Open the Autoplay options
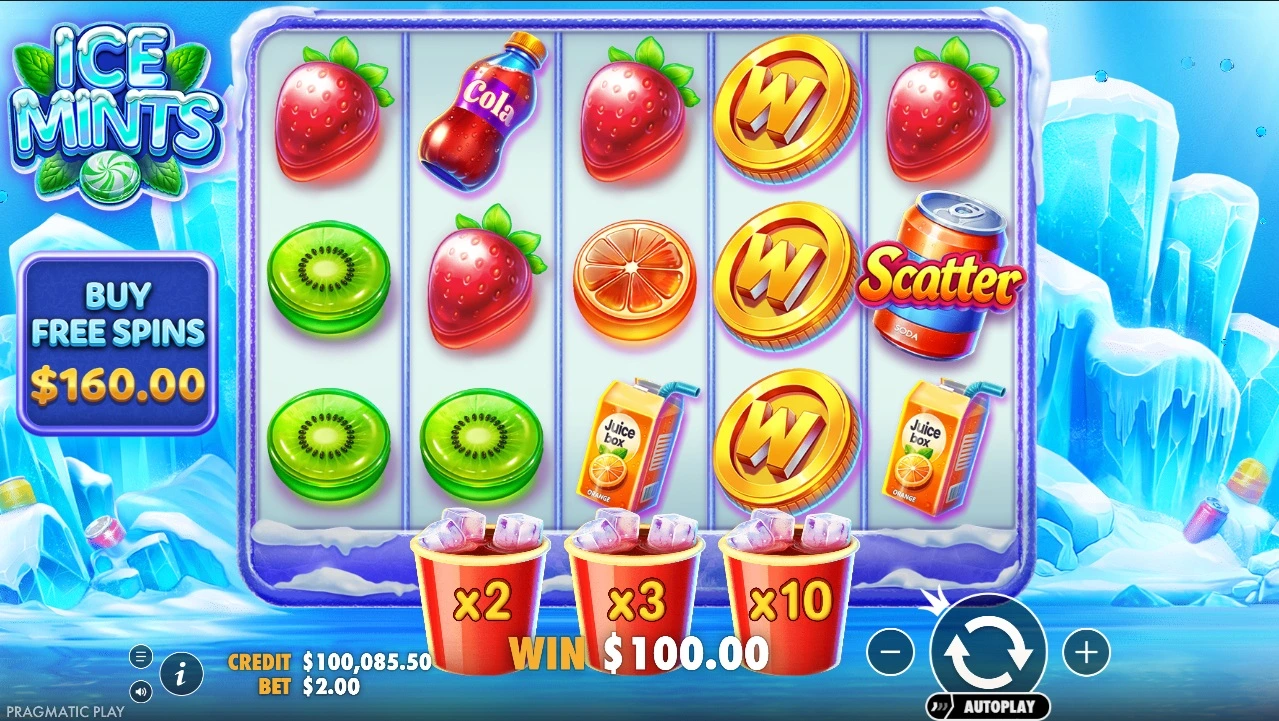The width and height of the screenshot is (1279, 721). pos(988,705)
